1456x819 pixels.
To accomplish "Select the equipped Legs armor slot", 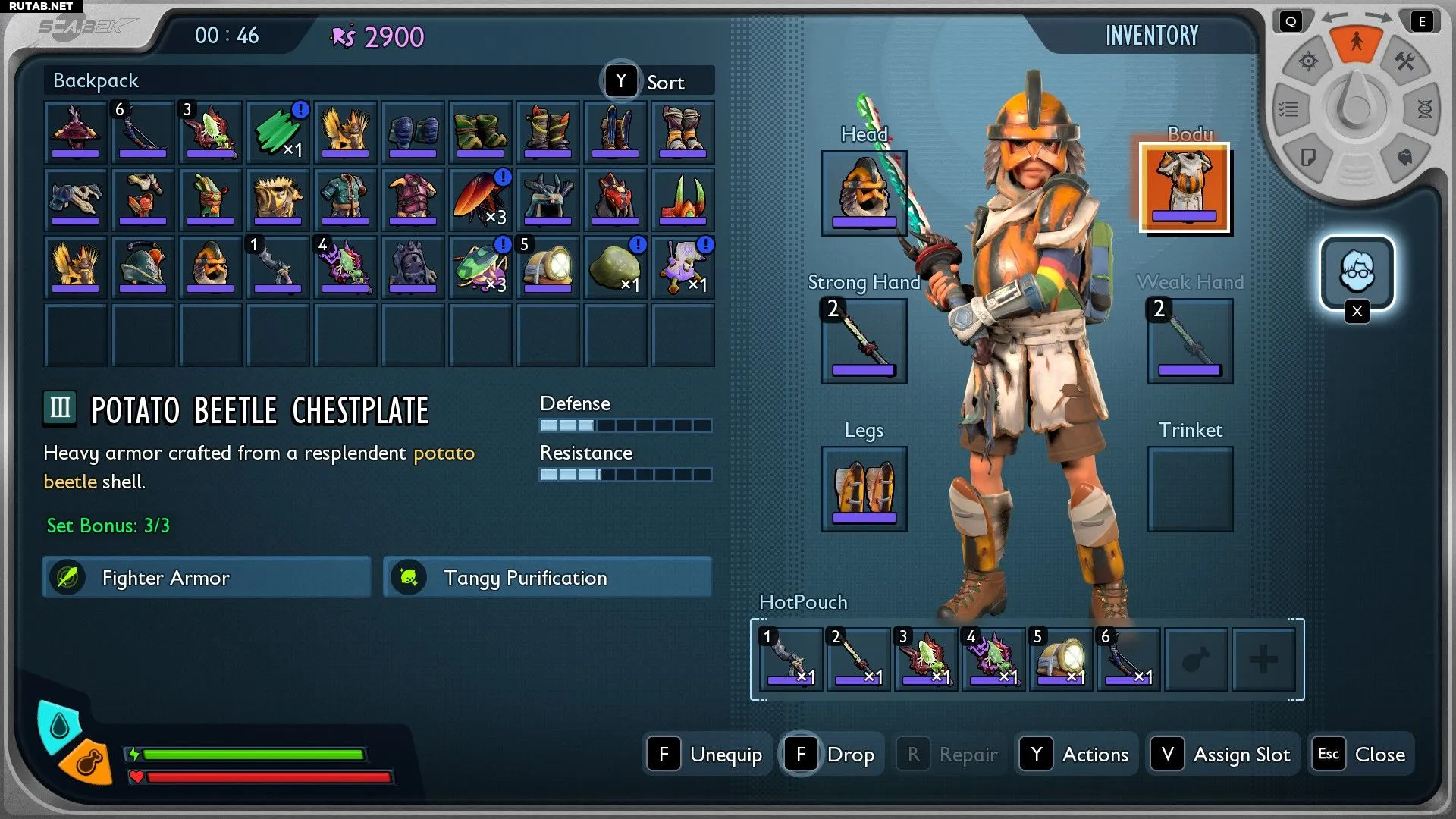I will 864,488.
